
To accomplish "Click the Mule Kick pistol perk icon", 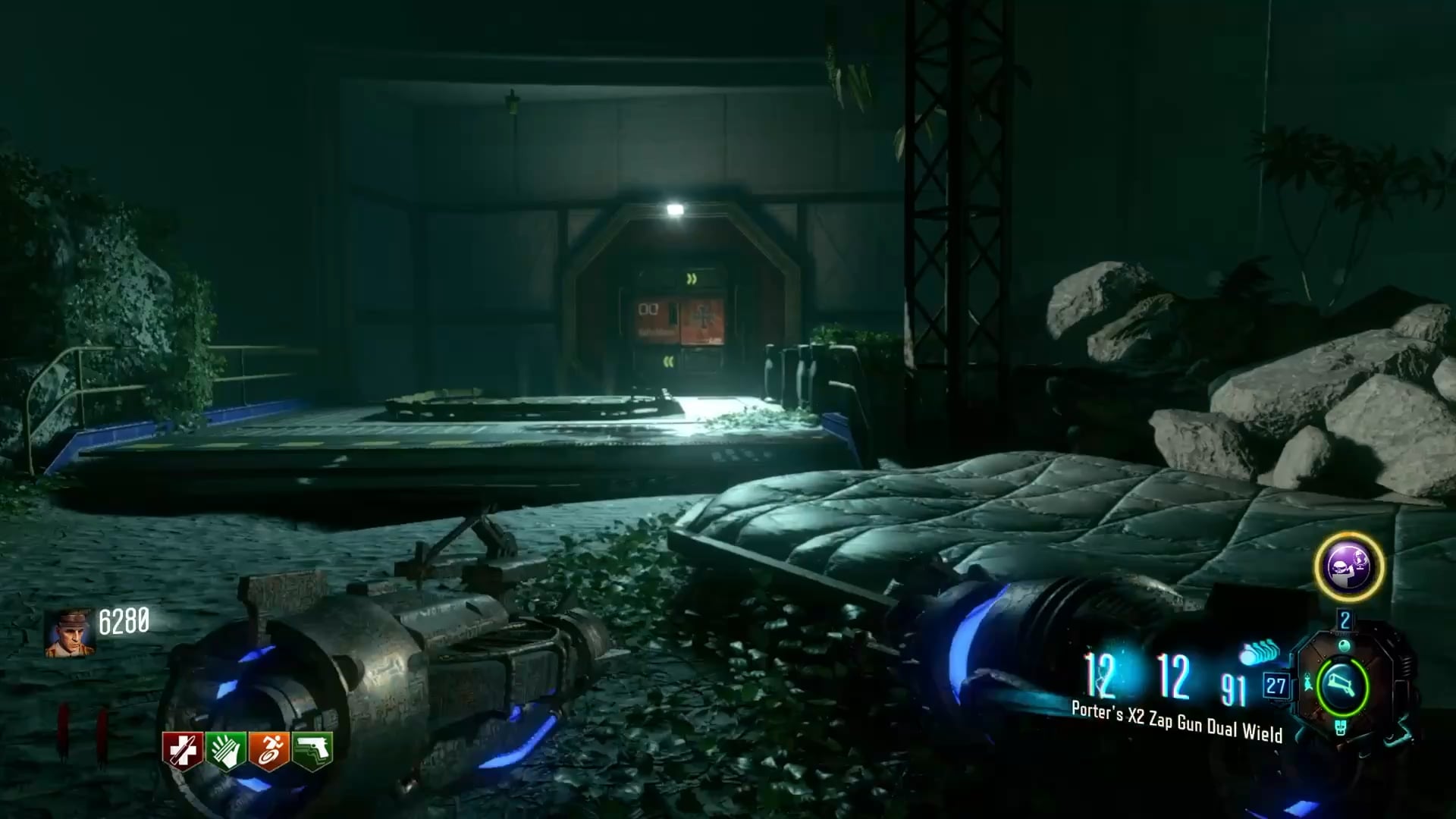I will tap(312, 750).
